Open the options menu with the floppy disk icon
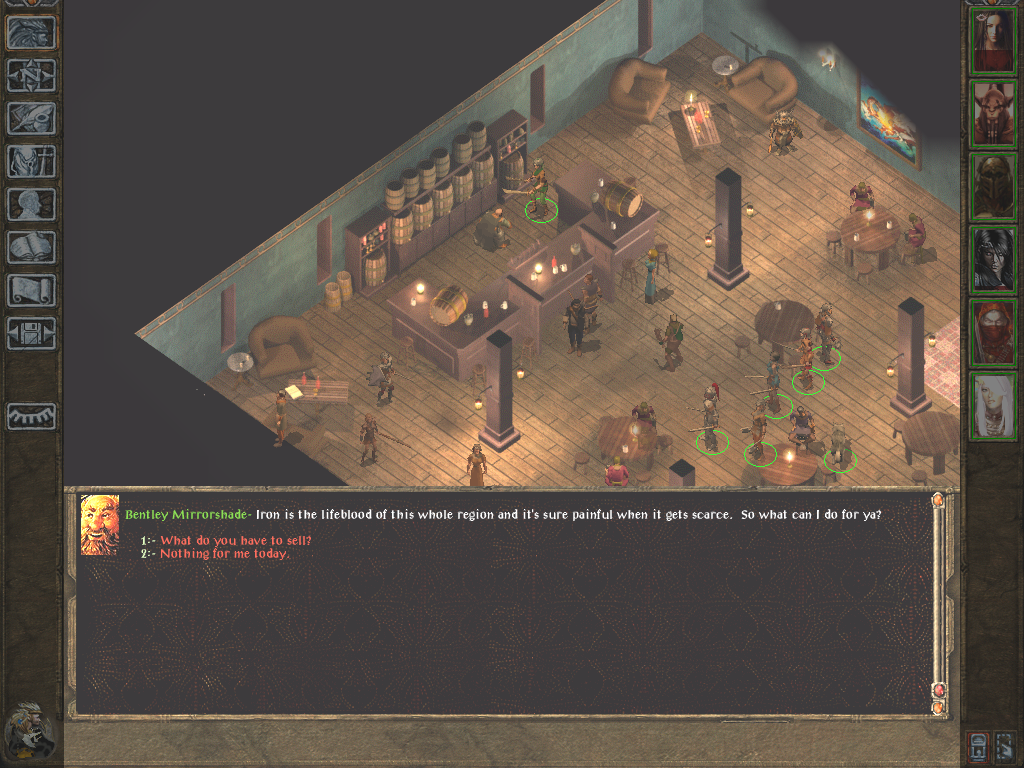 pos(31,333)
